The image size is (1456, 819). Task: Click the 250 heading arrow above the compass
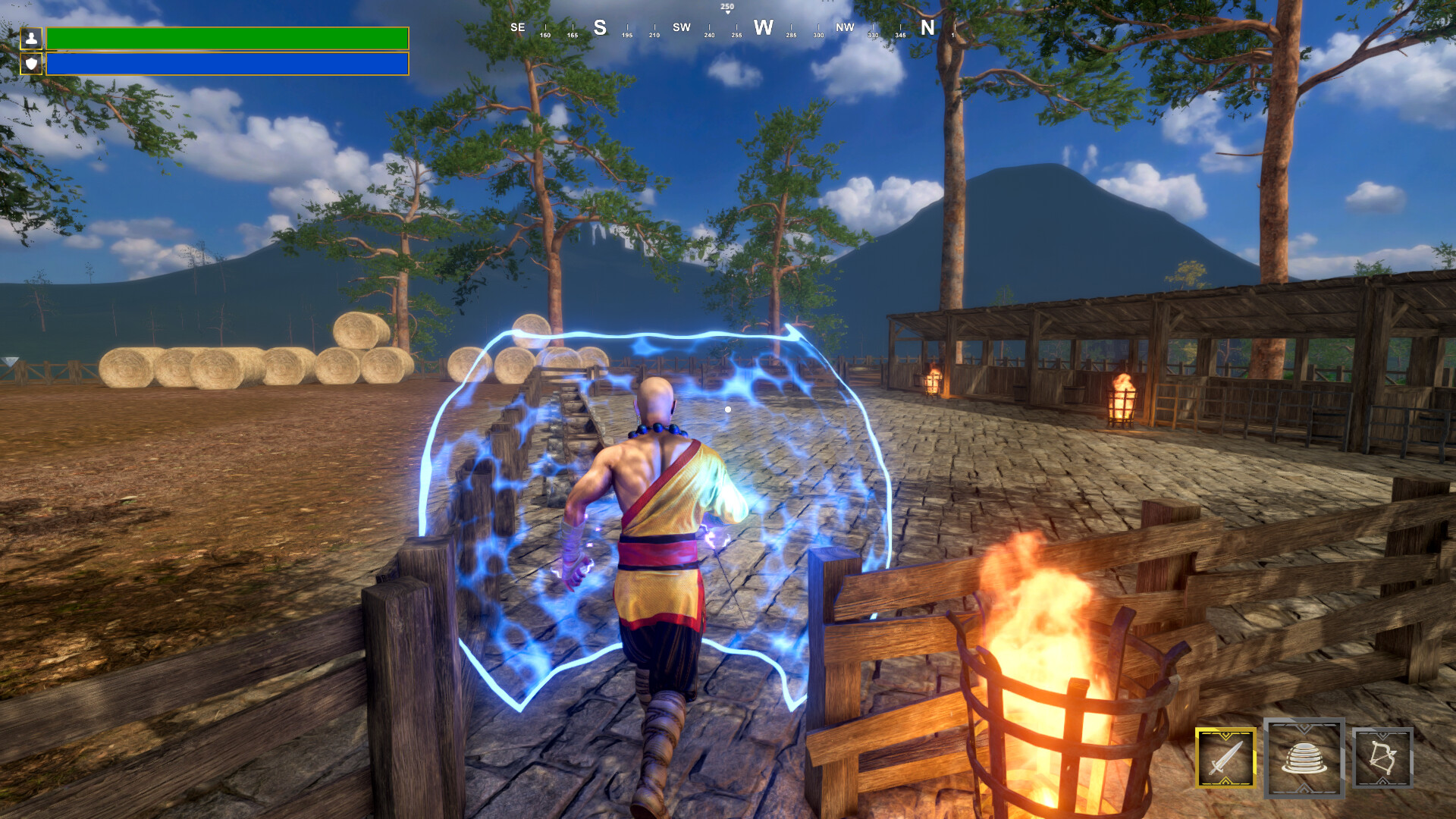727,9
